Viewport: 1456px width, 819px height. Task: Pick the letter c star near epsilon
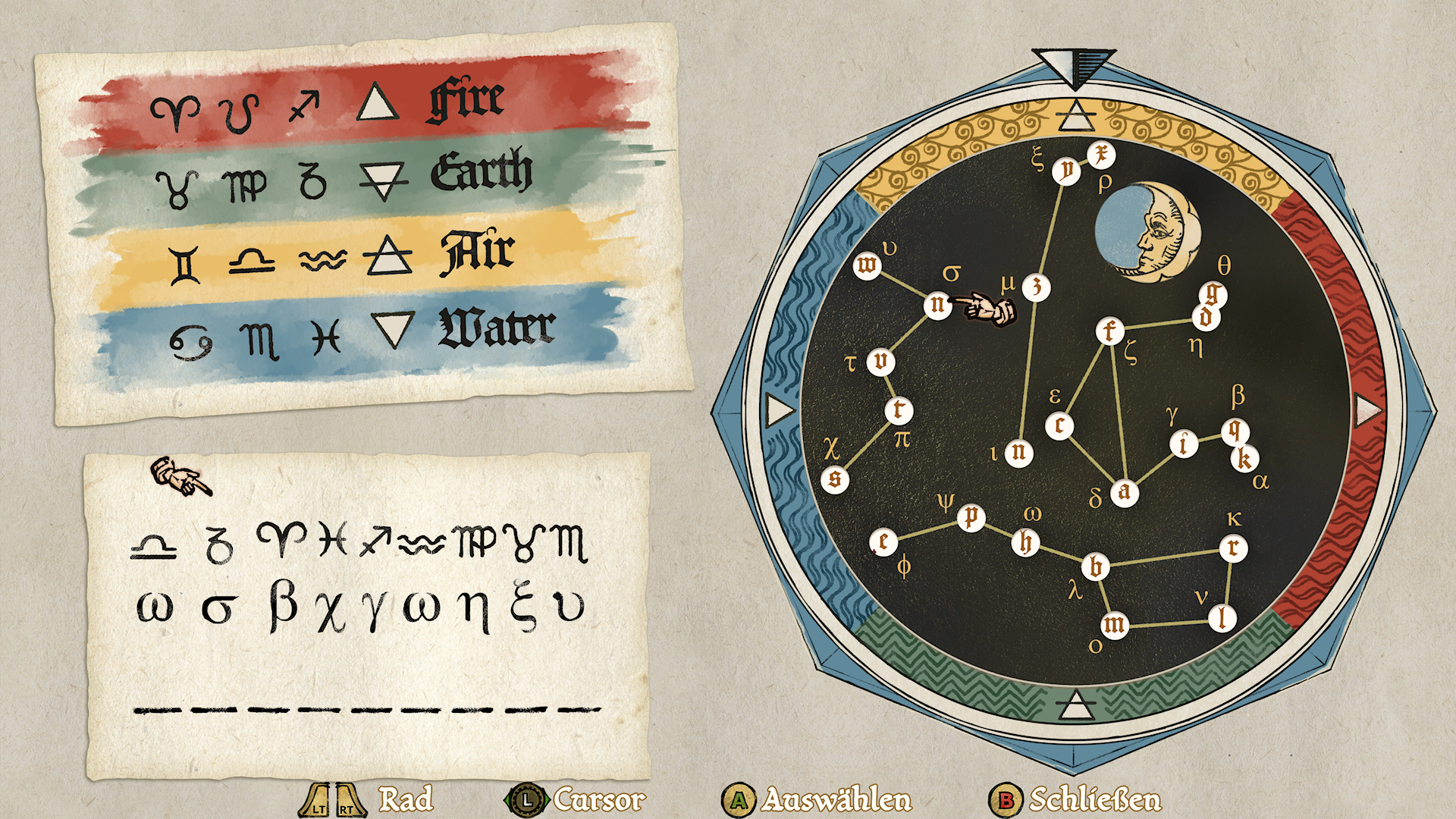pyautogui.click(x=1059, y=425)
